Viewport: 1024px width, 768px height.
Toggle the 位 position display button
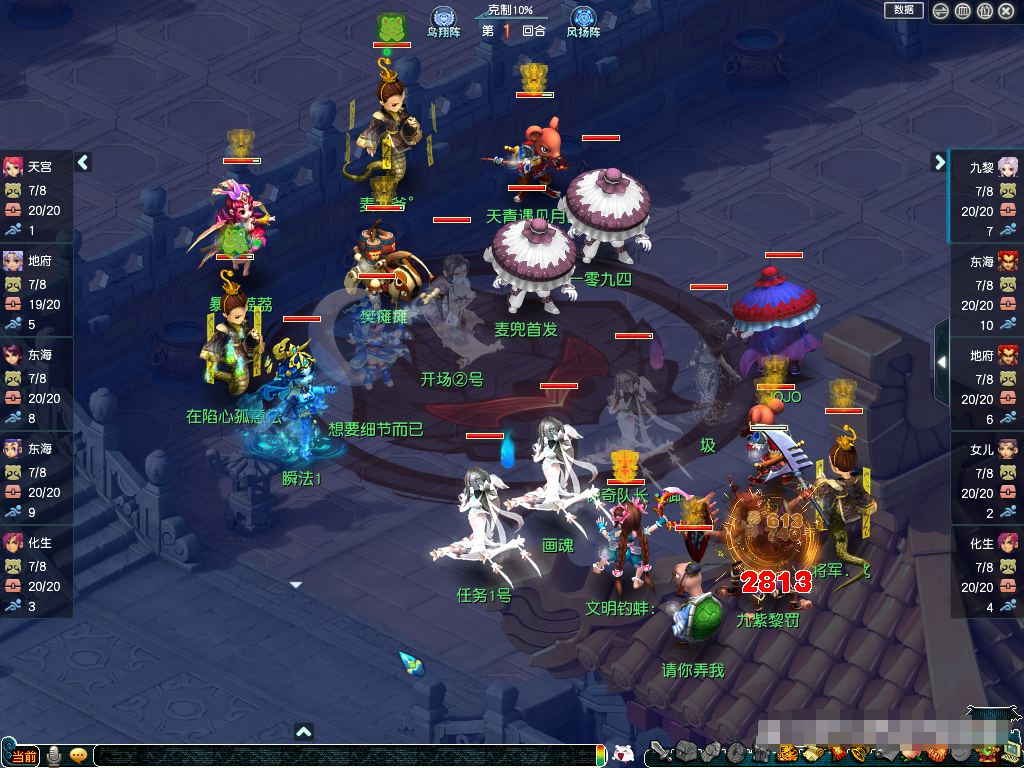point(984,11)
